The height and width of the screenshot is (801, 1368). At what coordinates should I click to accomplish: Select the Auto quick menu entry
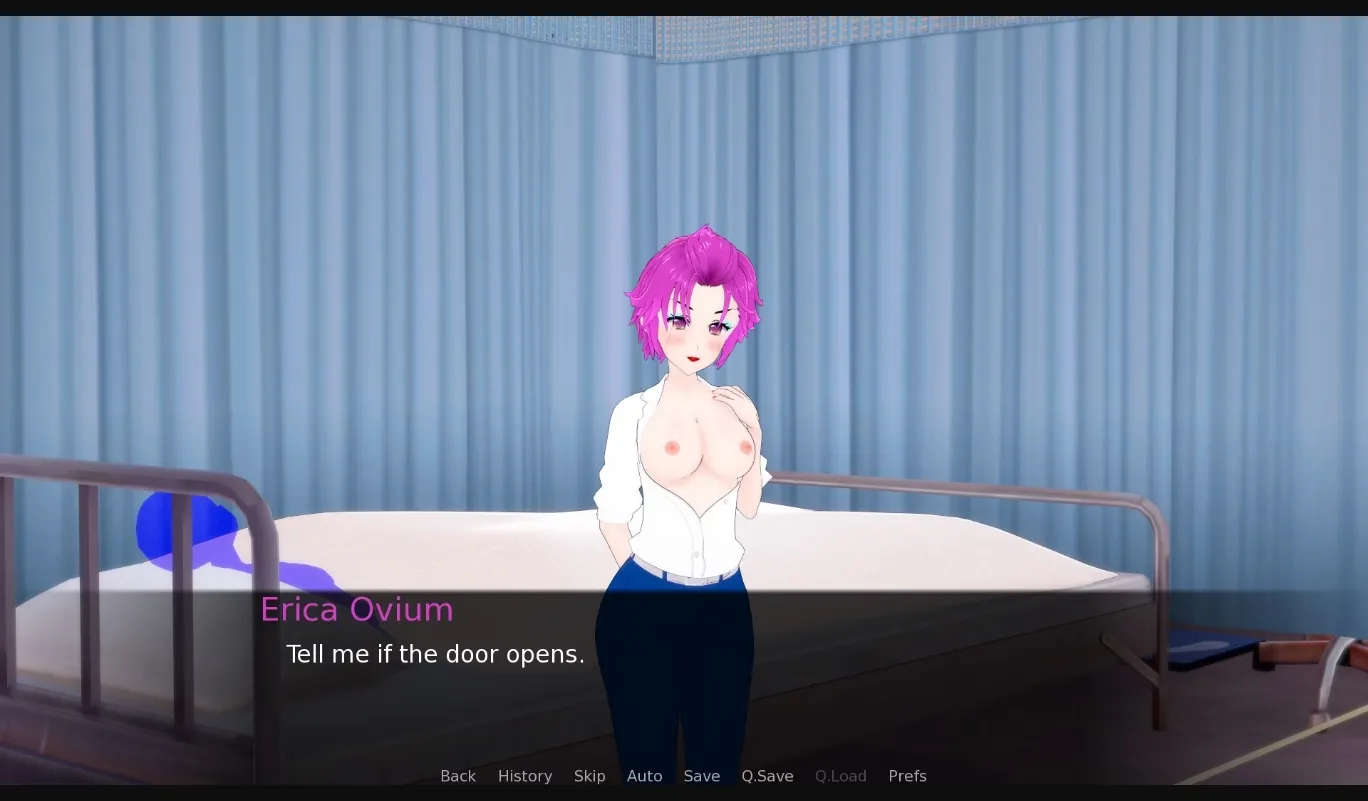point(644,776)
